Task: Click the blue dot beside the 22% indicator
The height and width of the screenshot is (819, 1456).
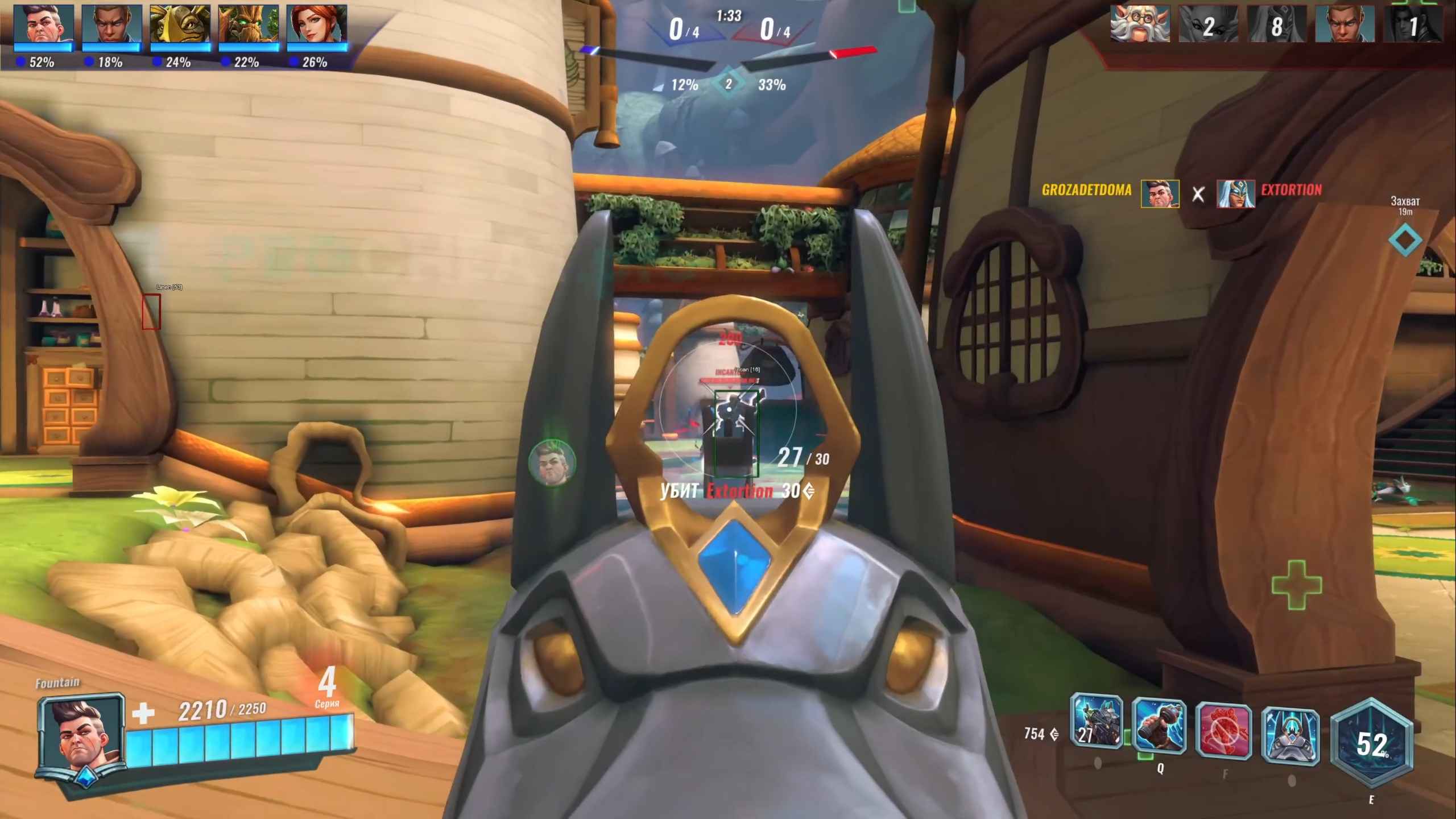Action: 225,63
